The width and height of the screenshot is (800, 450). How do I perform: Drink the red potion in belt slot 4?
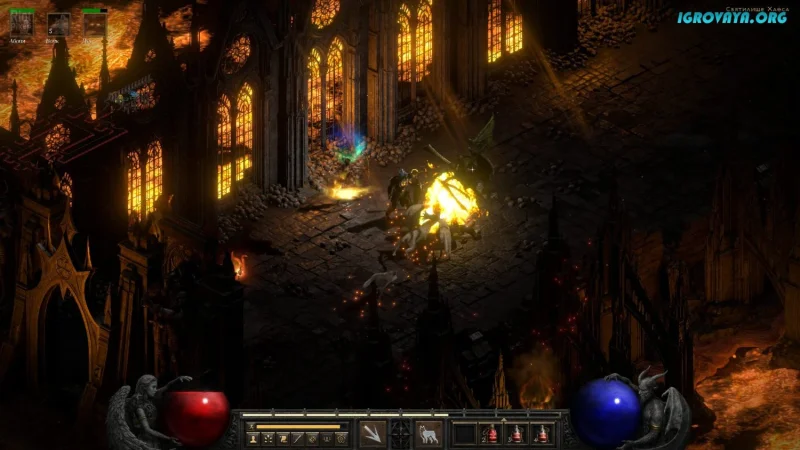click(542, 433)
